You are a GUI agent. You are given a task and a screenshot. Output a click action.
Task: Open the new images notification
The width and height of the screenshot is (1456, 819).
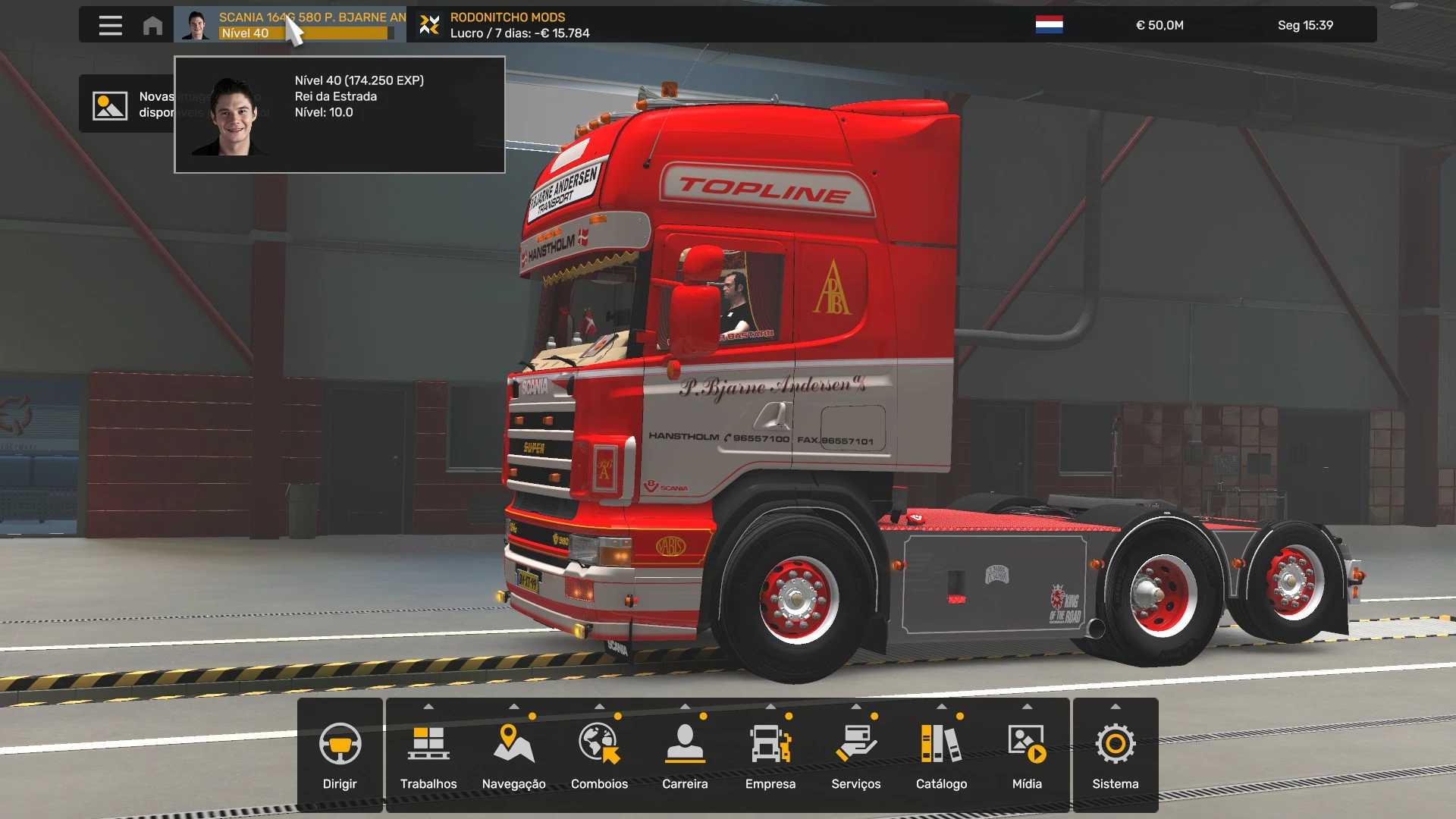tap(125, 105)
